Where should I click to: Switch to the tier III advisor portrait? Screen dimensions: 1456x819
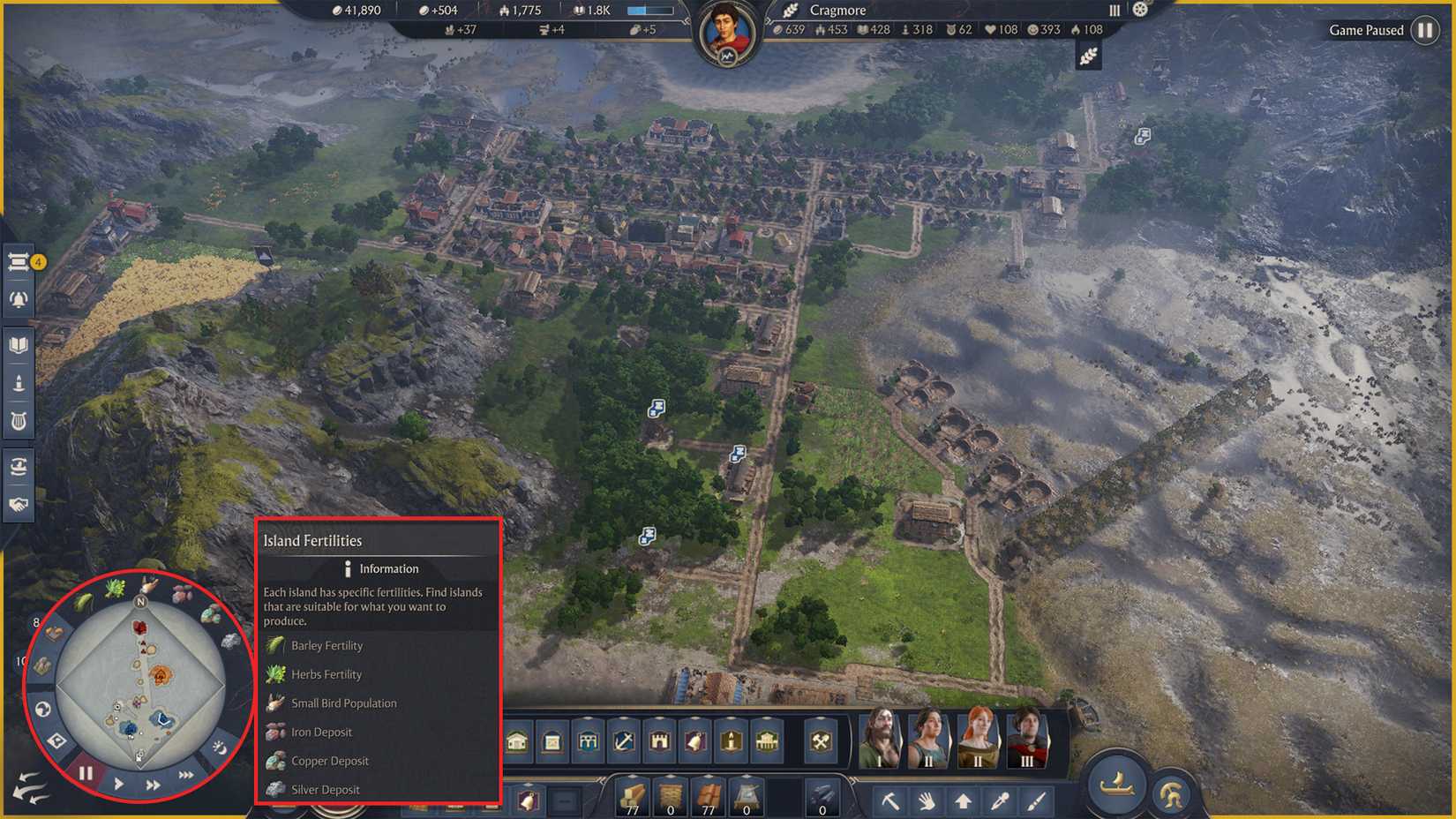click(1024, 740)
